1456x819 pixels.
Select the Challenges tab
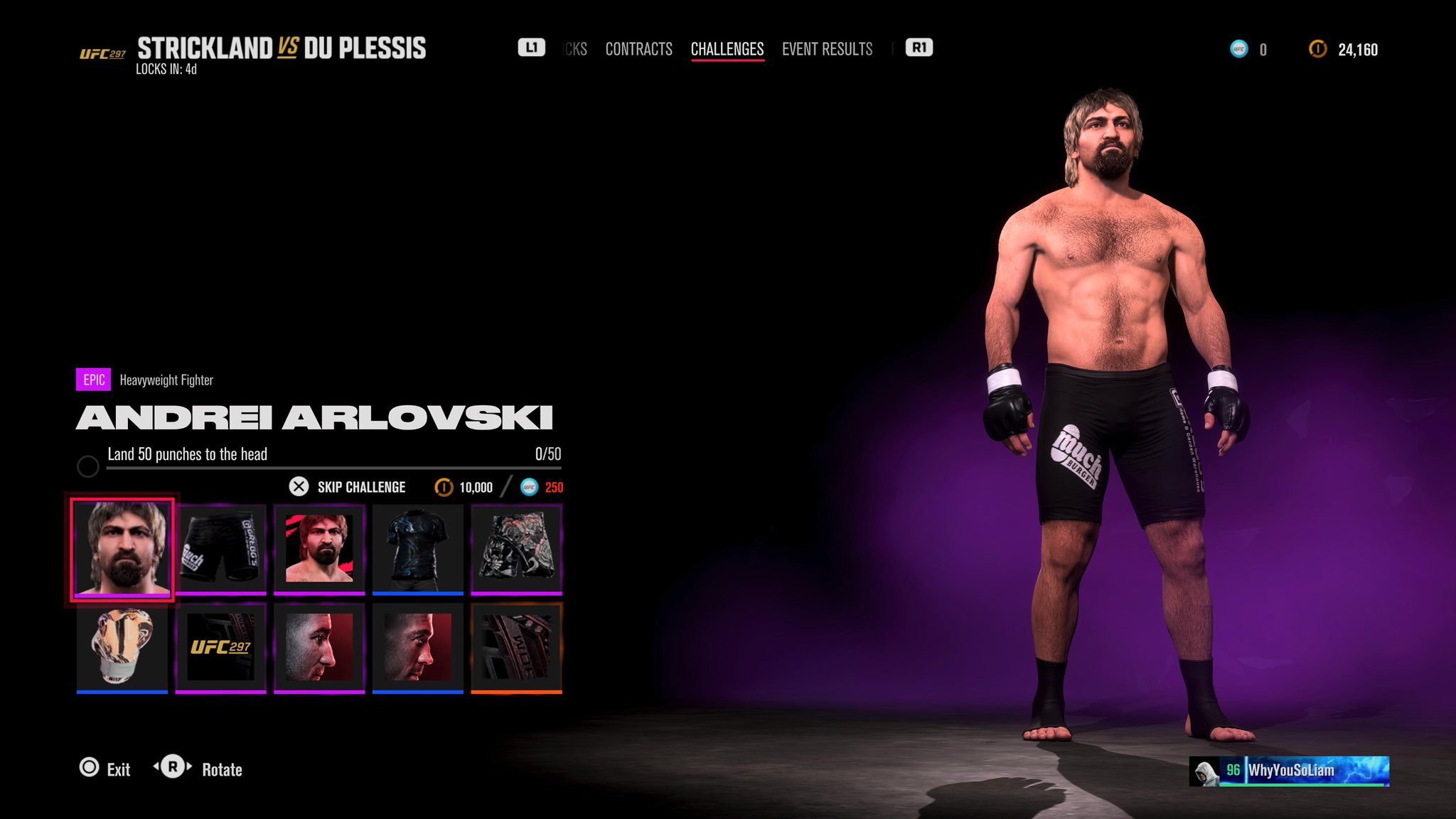727,48
